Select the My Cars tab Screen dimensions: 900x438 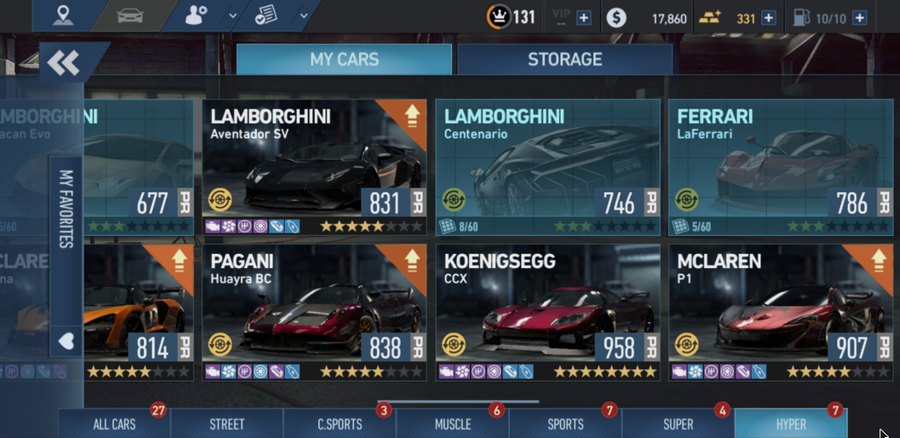click(x=344, y=59)
